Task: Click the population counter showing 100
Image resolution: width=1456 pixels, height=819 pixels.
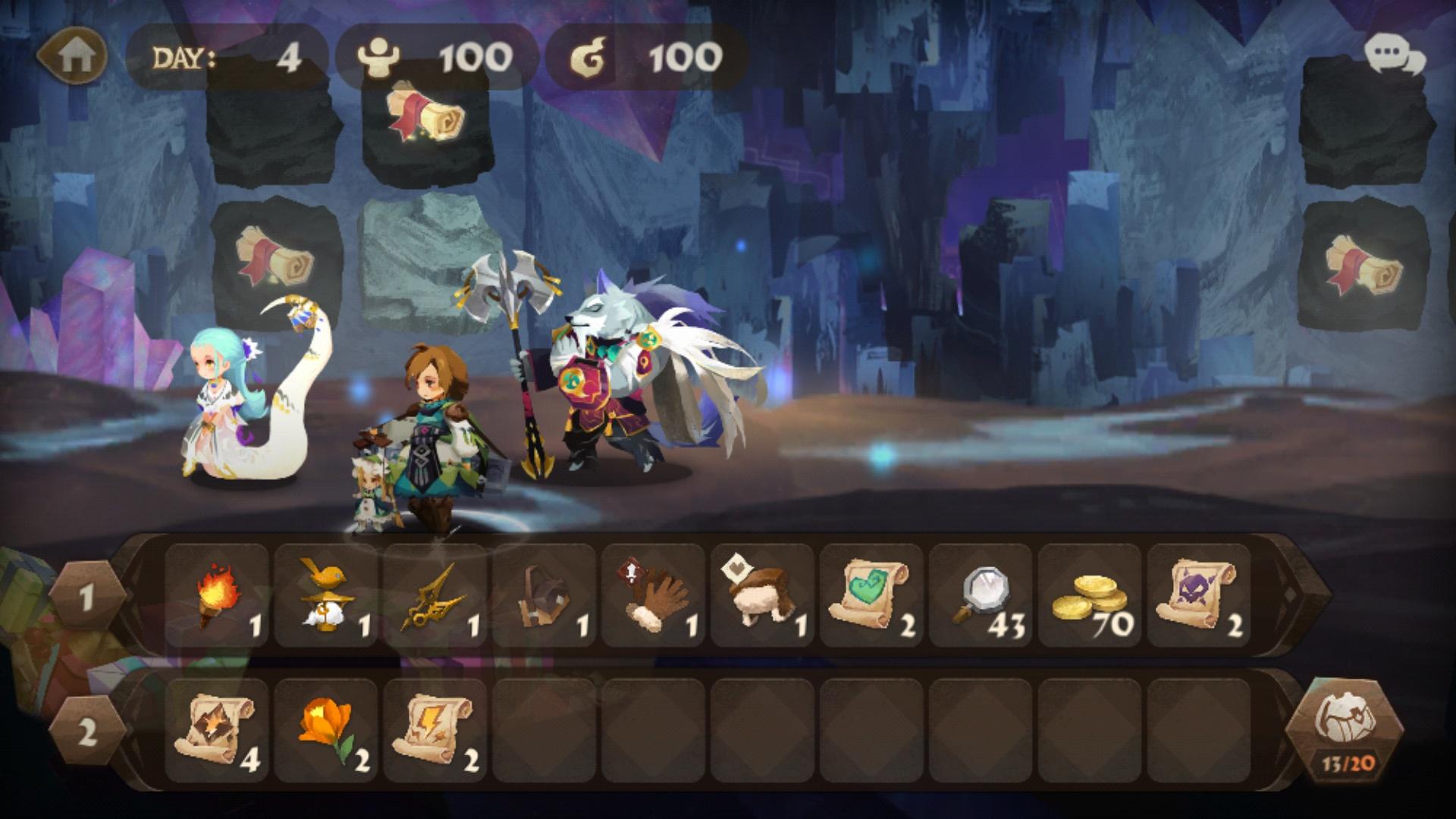Action: (x=432, y=55)
